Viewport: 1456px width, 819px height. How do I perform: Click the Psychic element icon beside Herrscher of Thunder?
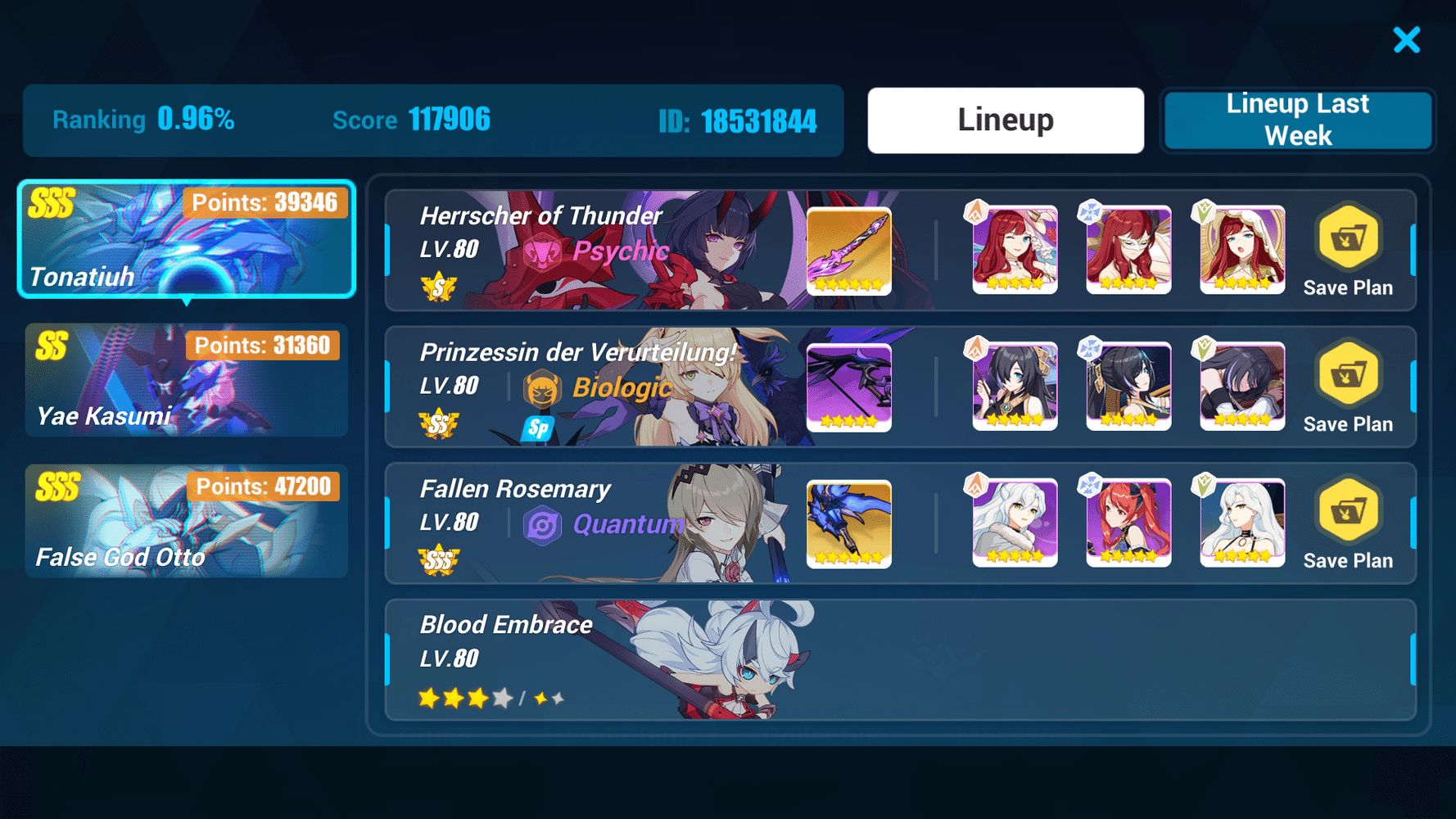(x=542, y=251)
